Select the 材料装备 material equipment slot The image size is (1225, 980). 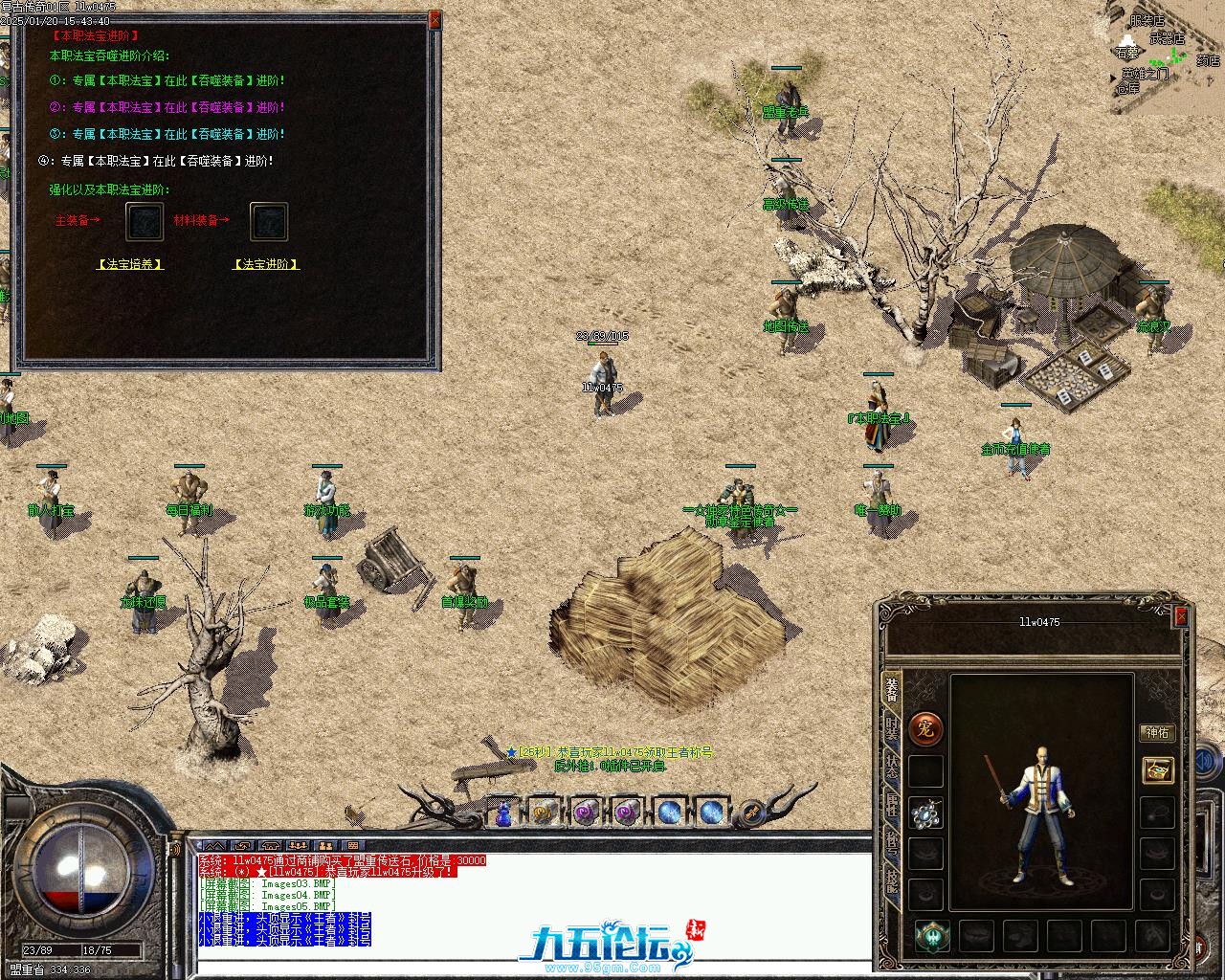tap(269, 221)
